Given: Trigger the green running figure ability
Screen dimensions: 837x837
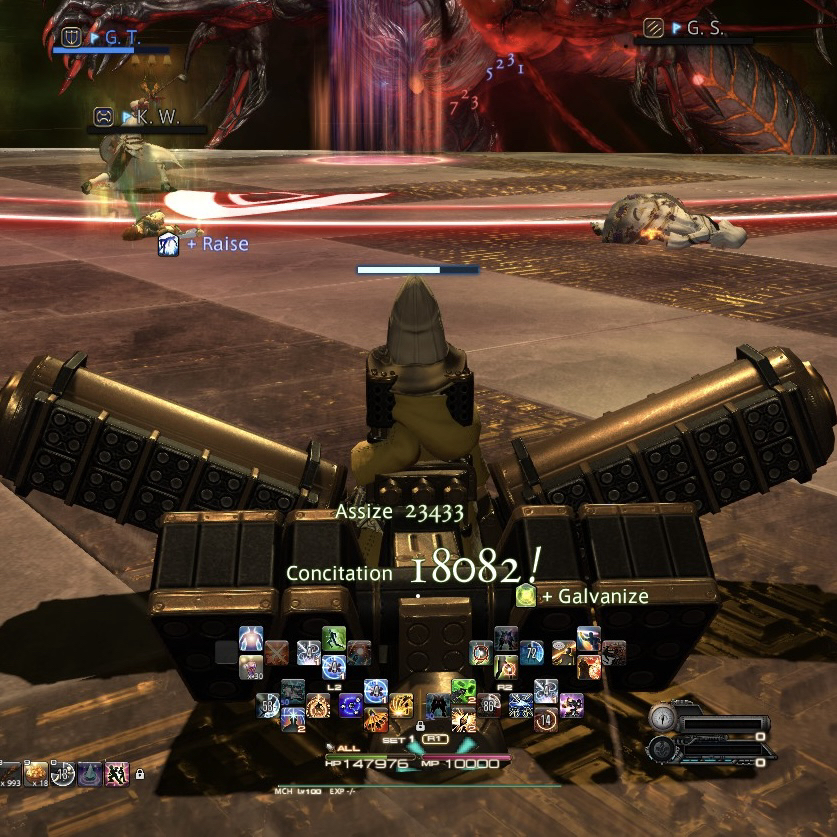Looking at the screenshot, I should pyautogui.click(x=333, y=638).
